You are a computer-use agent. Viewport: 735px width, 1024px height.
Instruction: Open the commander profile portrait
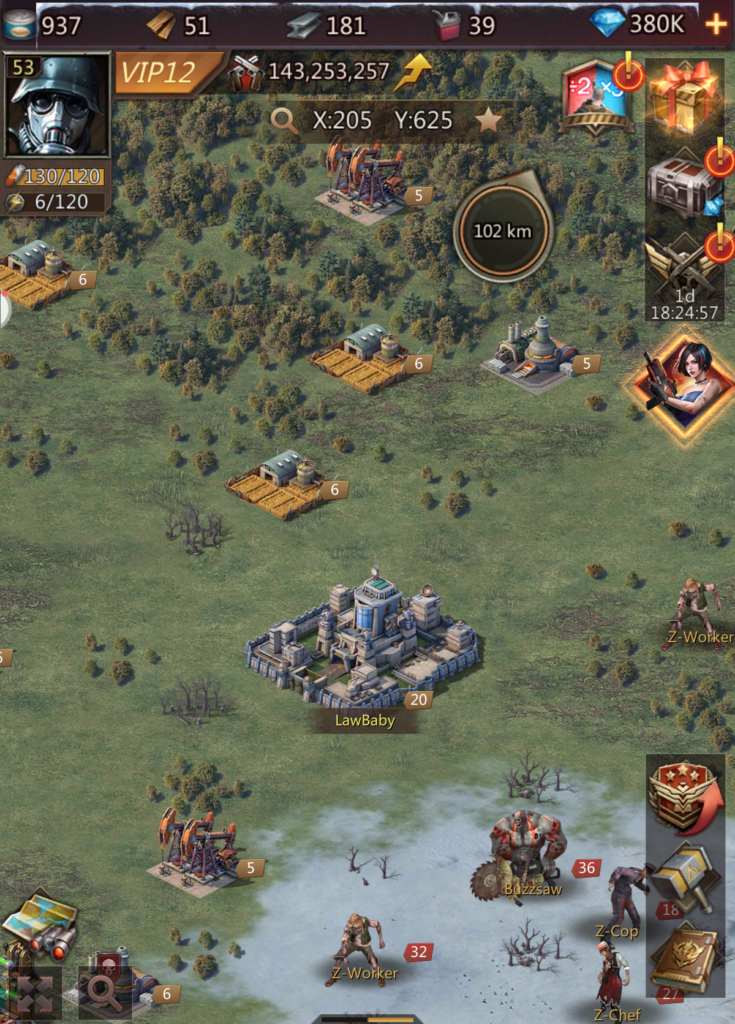tap(56, 105)
